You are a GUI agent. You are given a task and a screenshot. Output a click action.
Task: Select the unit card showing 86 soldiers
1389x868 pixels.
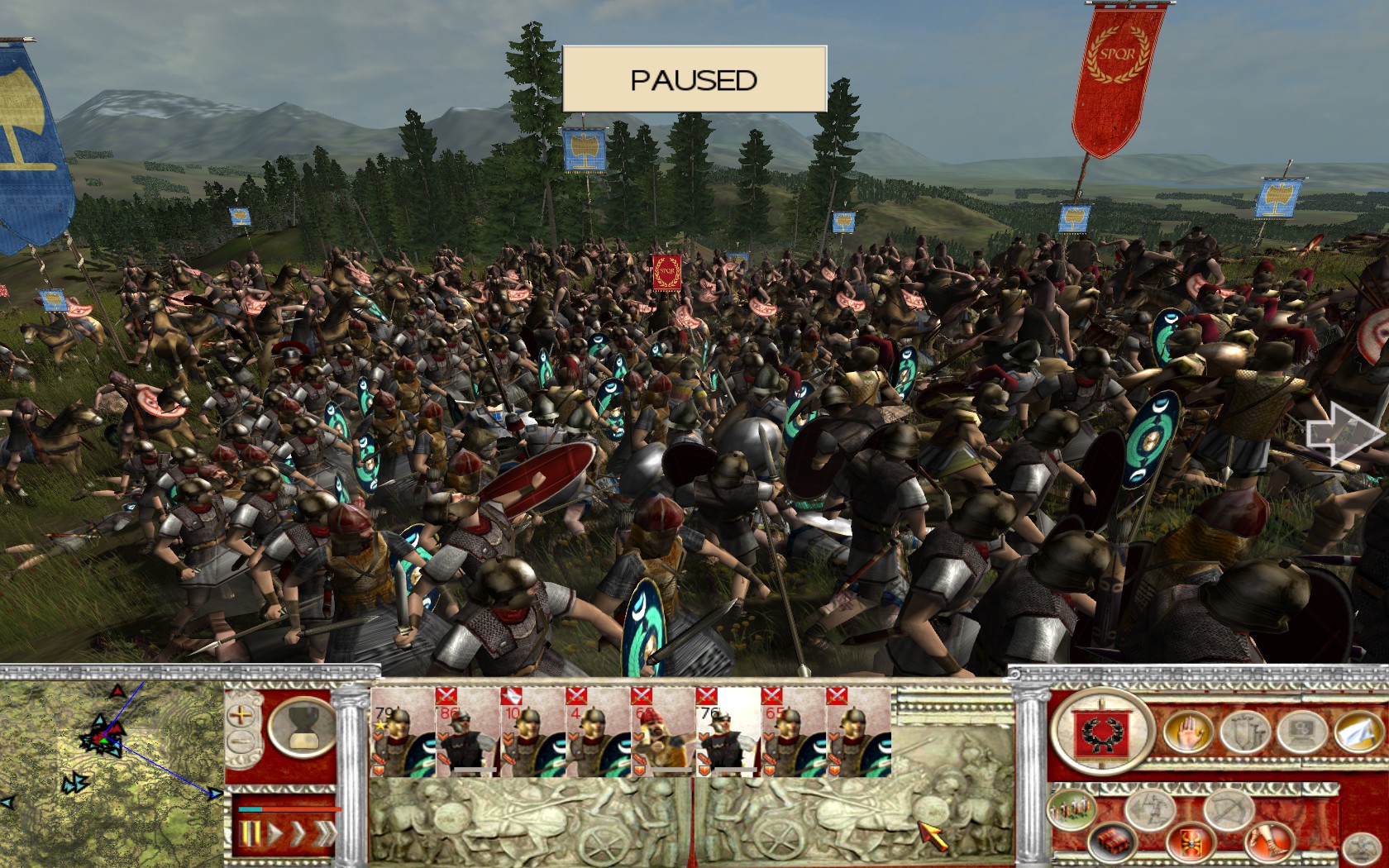[468, 732]
